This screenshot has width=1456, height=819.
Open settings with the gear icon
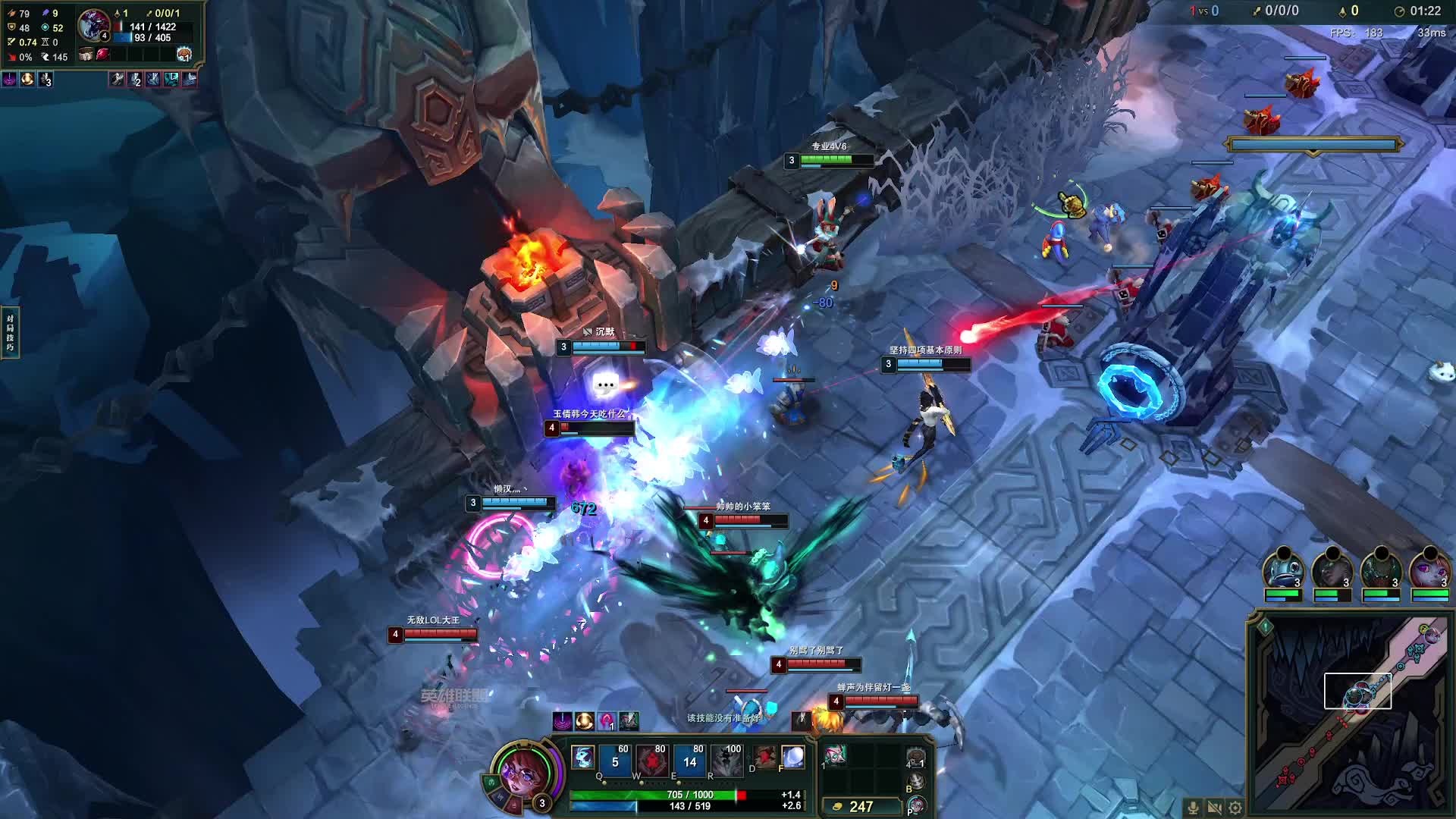1235,808
